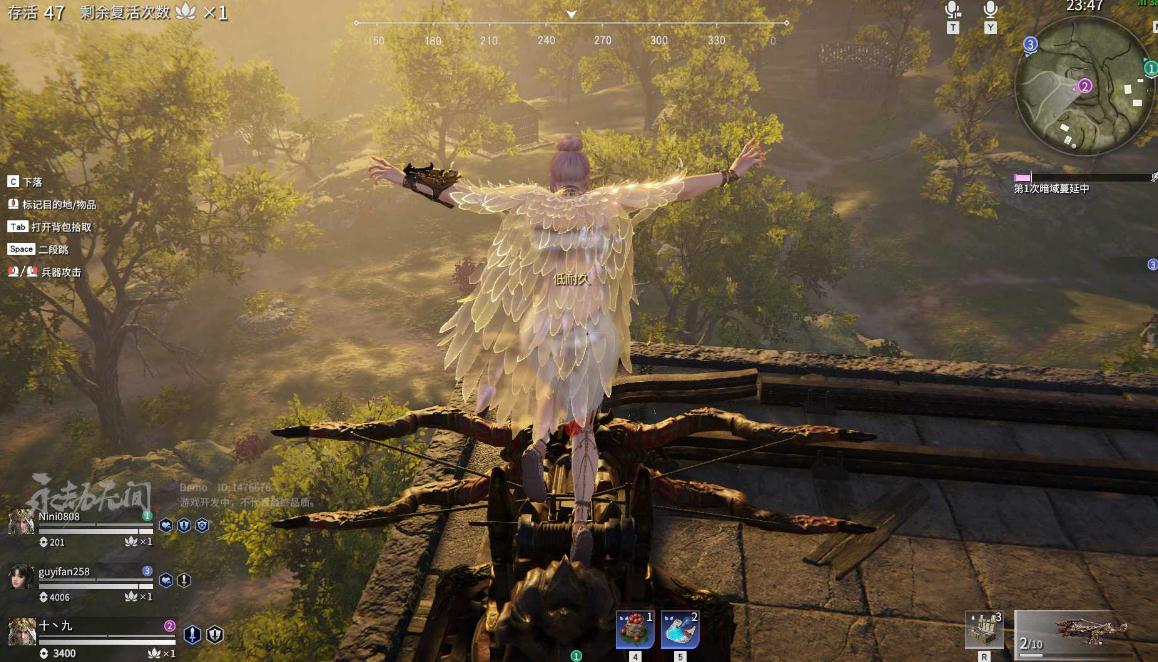Select the repair kit crate slot

click(x=983, y=630)
